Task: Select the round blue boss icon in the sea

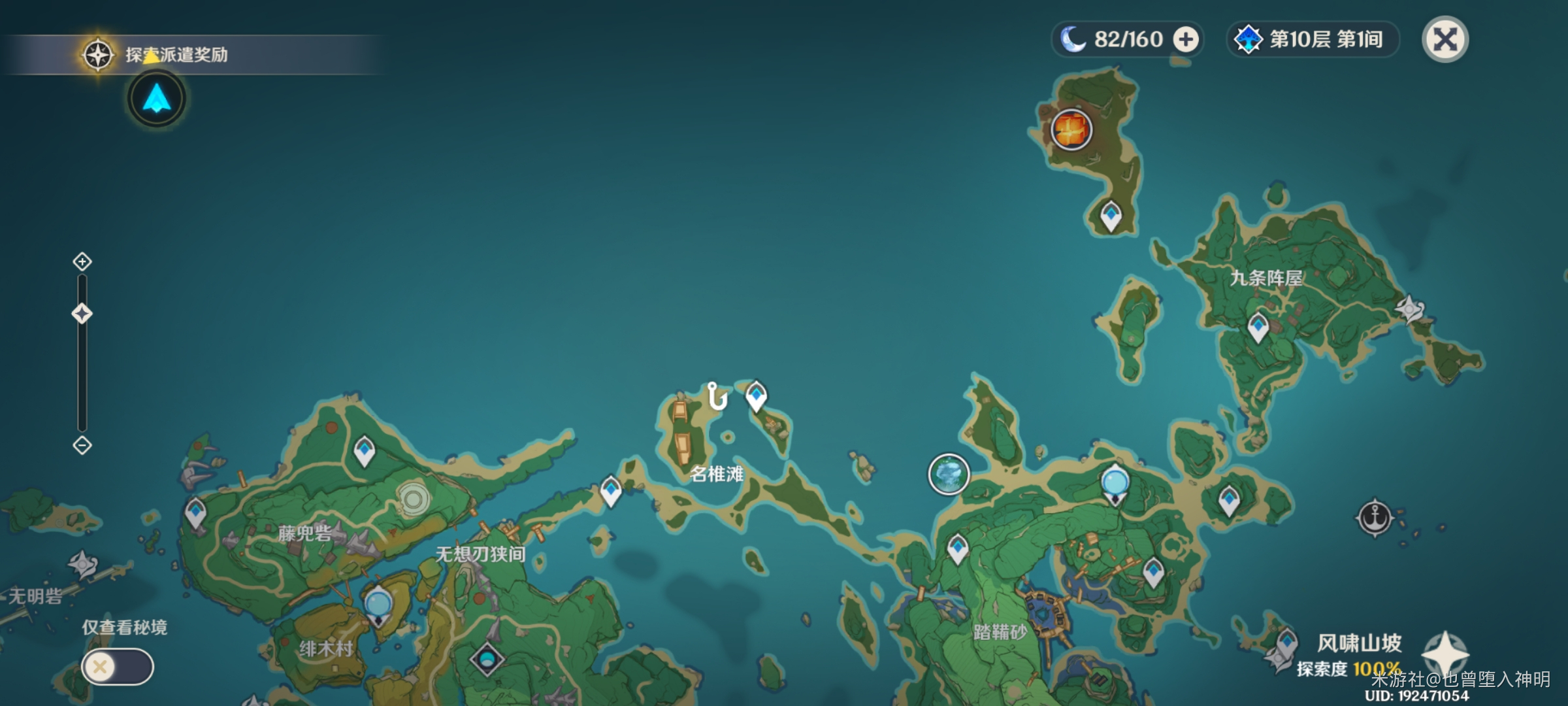Action: pyautogui.click(x=948, y=474)
